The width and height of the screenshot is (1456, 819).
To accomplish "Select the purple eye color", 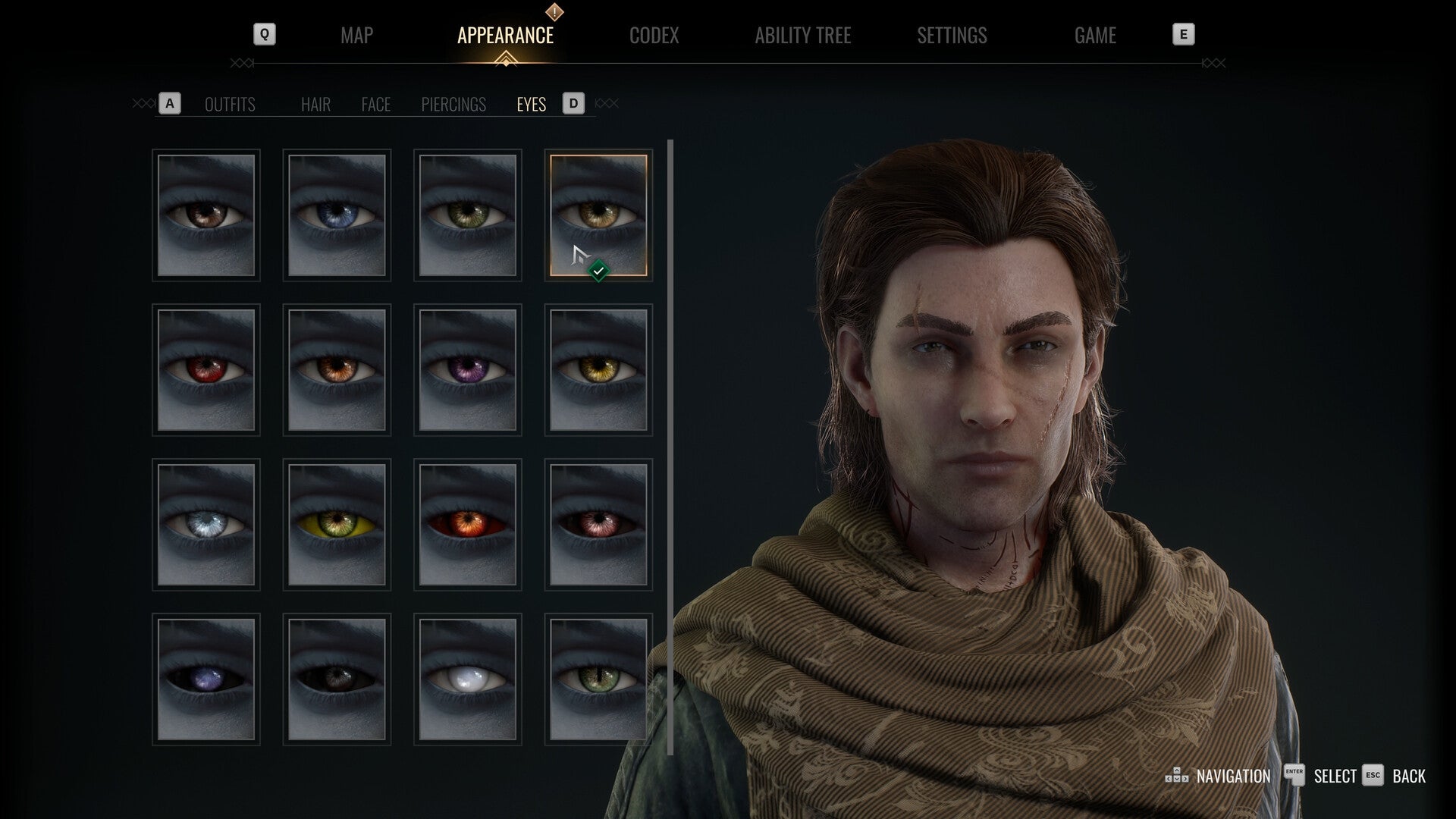I will coord(467,369).
